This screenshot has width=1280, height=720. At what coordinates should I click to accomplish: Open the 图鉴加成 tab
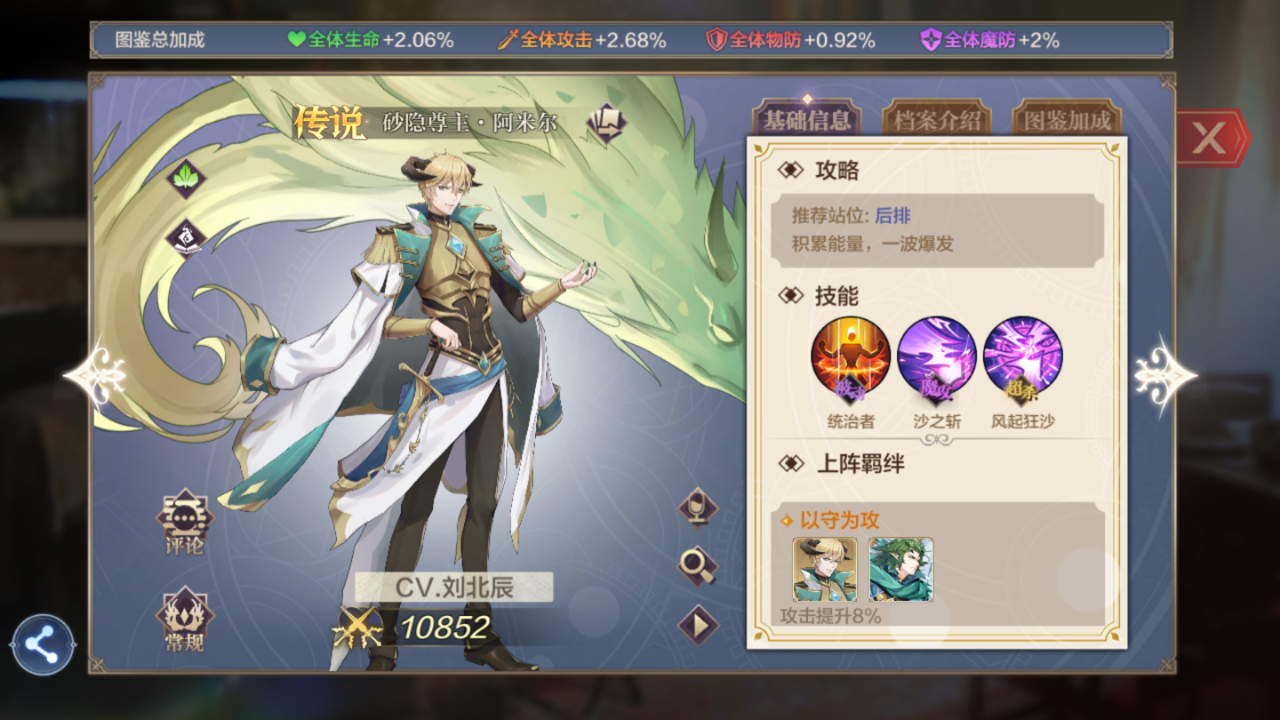(x=1066, y=118)
